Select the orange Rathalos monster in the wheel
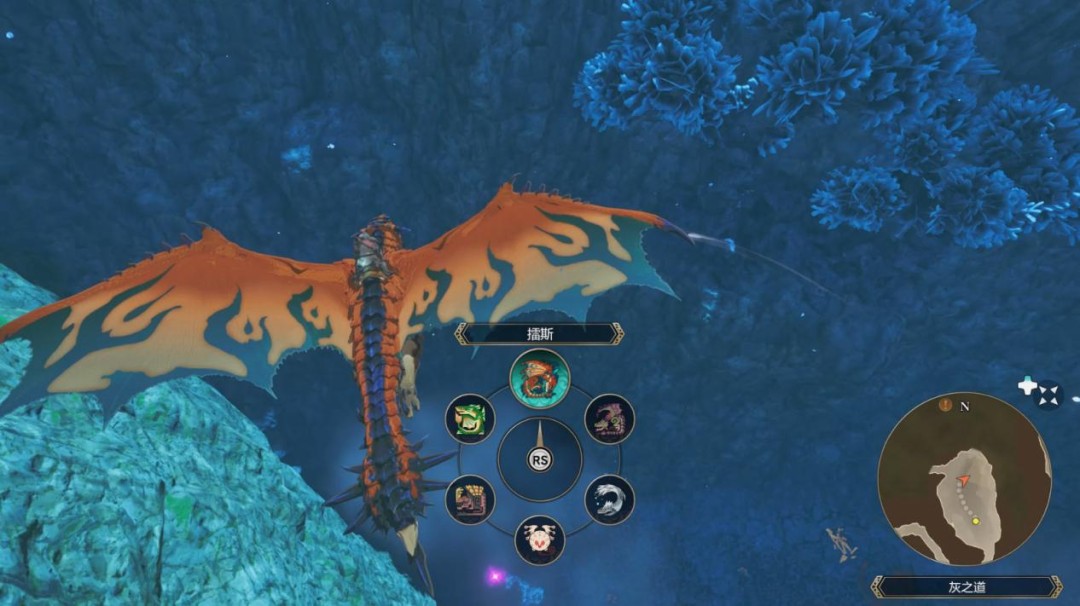Screen dimensions: 1080x606 [x=539, y=378]
